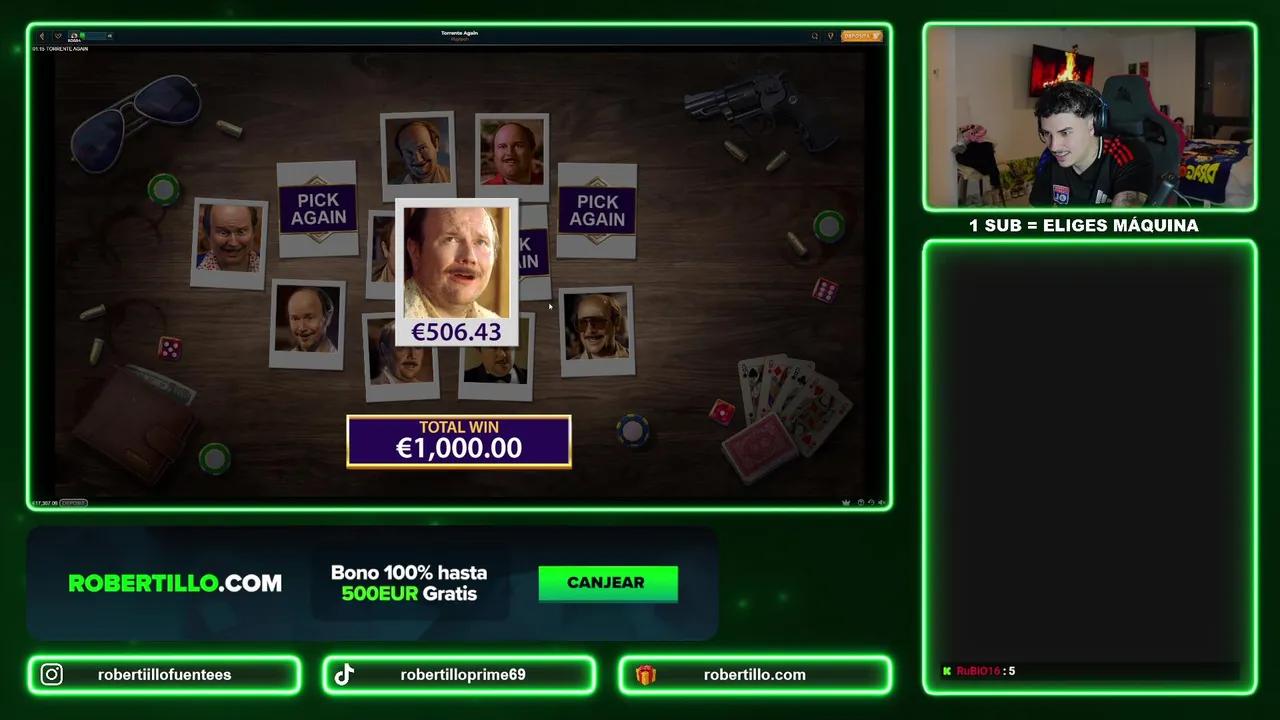Screen dimensions: 1280x720
Task: Click the DEPOSIT button next to the balance
Action: 72,503
